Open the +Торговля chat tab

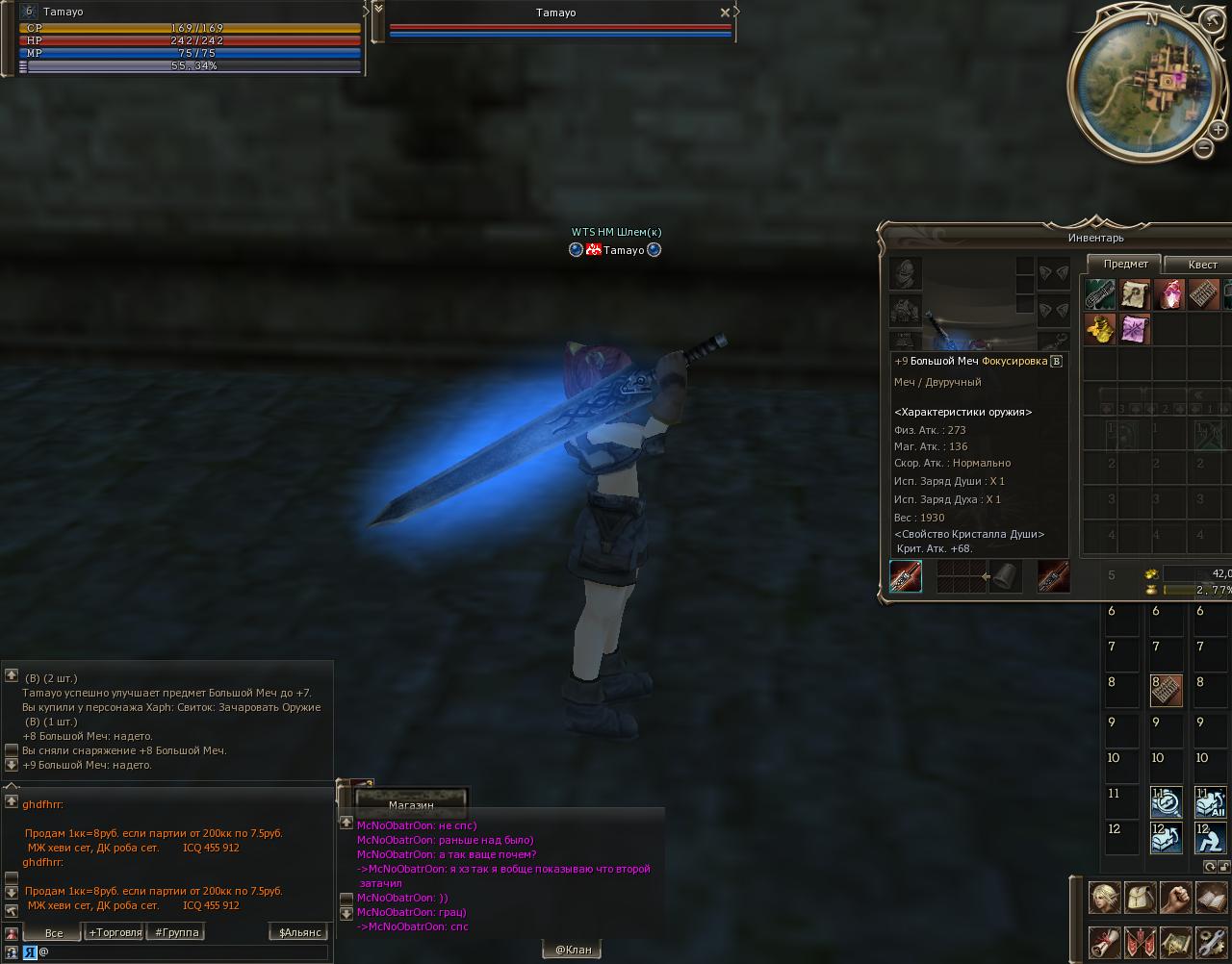coord(115,932)
